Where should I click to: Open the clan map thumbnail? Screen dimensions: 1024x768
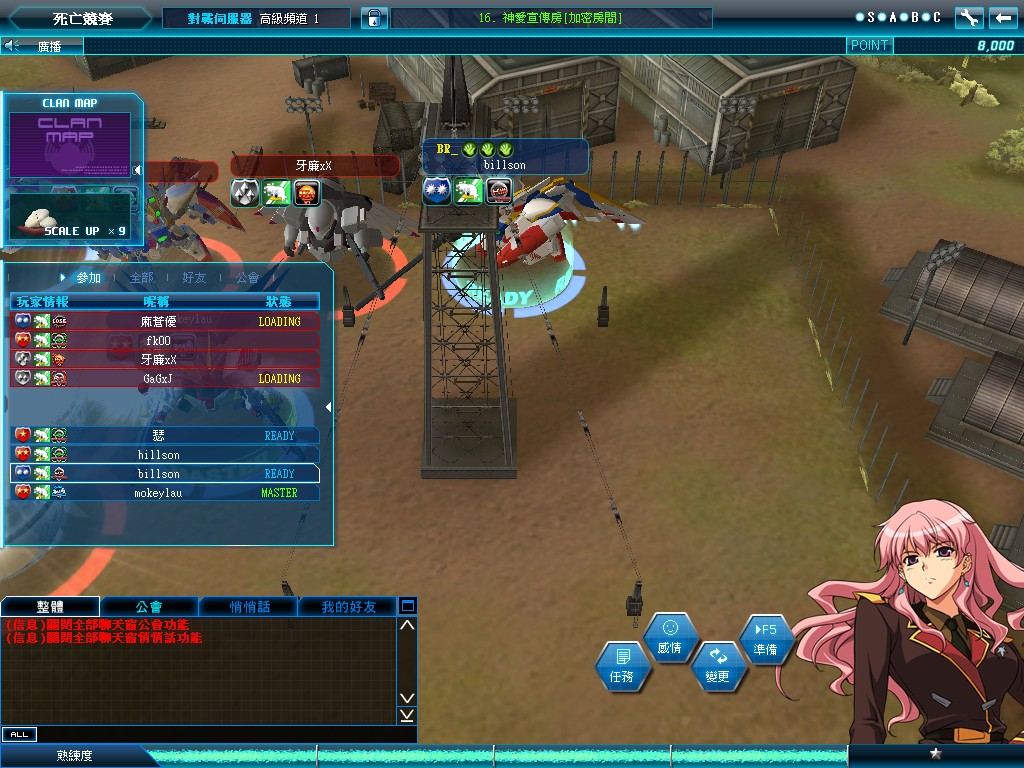click(70, 144)
